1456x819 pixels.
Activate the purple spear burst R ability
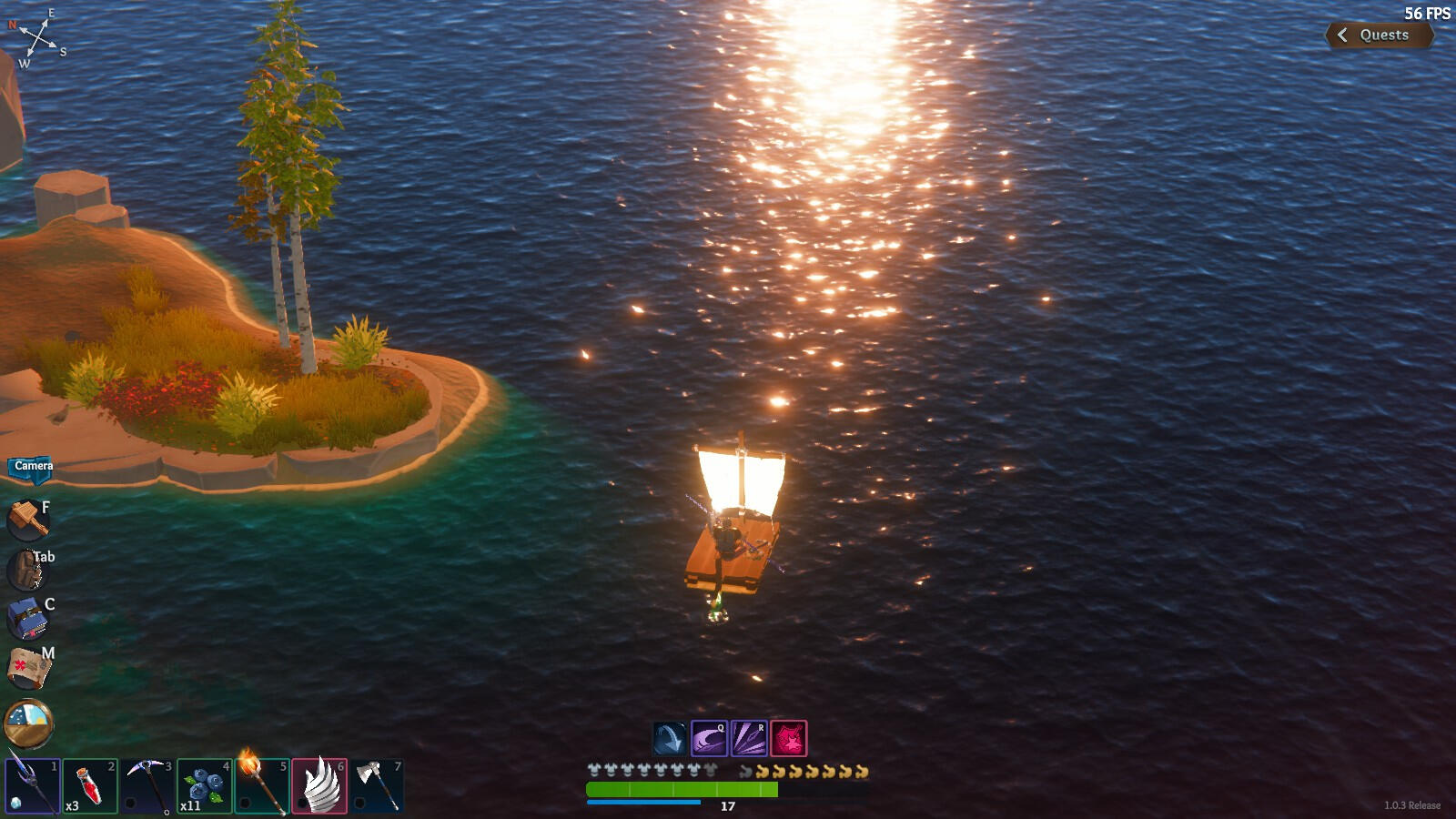749,739
